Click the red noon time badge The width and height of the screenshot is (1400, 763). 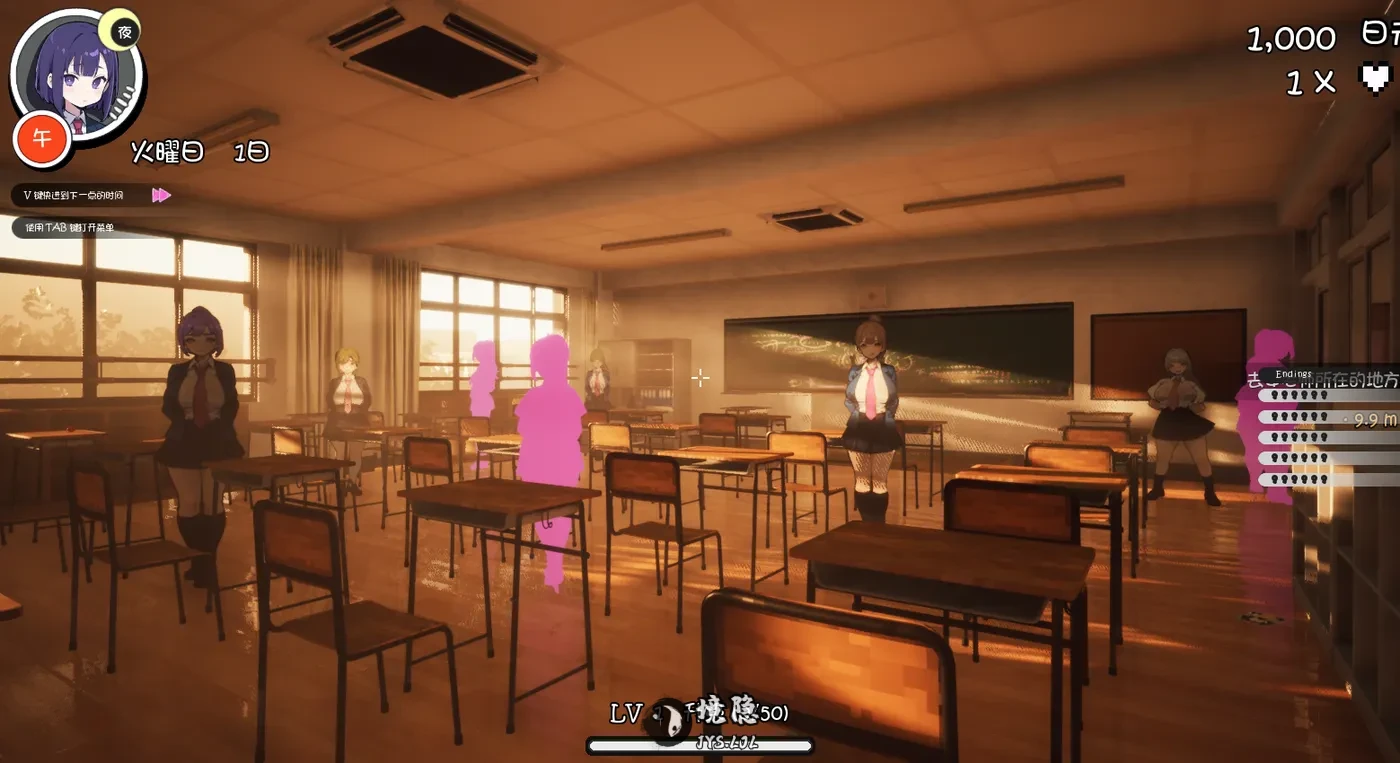(x=41, y=139)
